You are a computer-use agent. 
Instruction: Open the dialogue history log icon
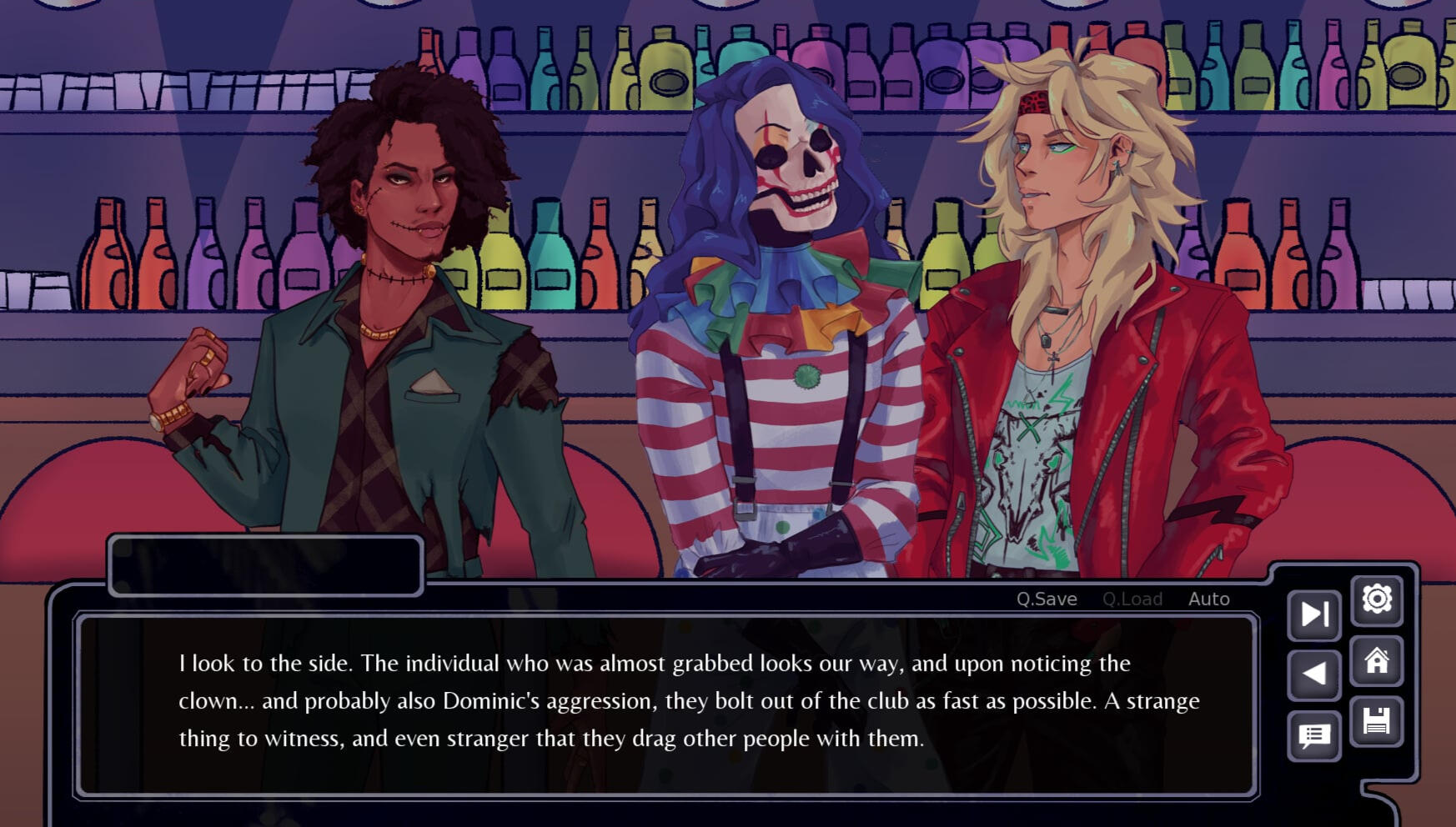point(1314,735)
